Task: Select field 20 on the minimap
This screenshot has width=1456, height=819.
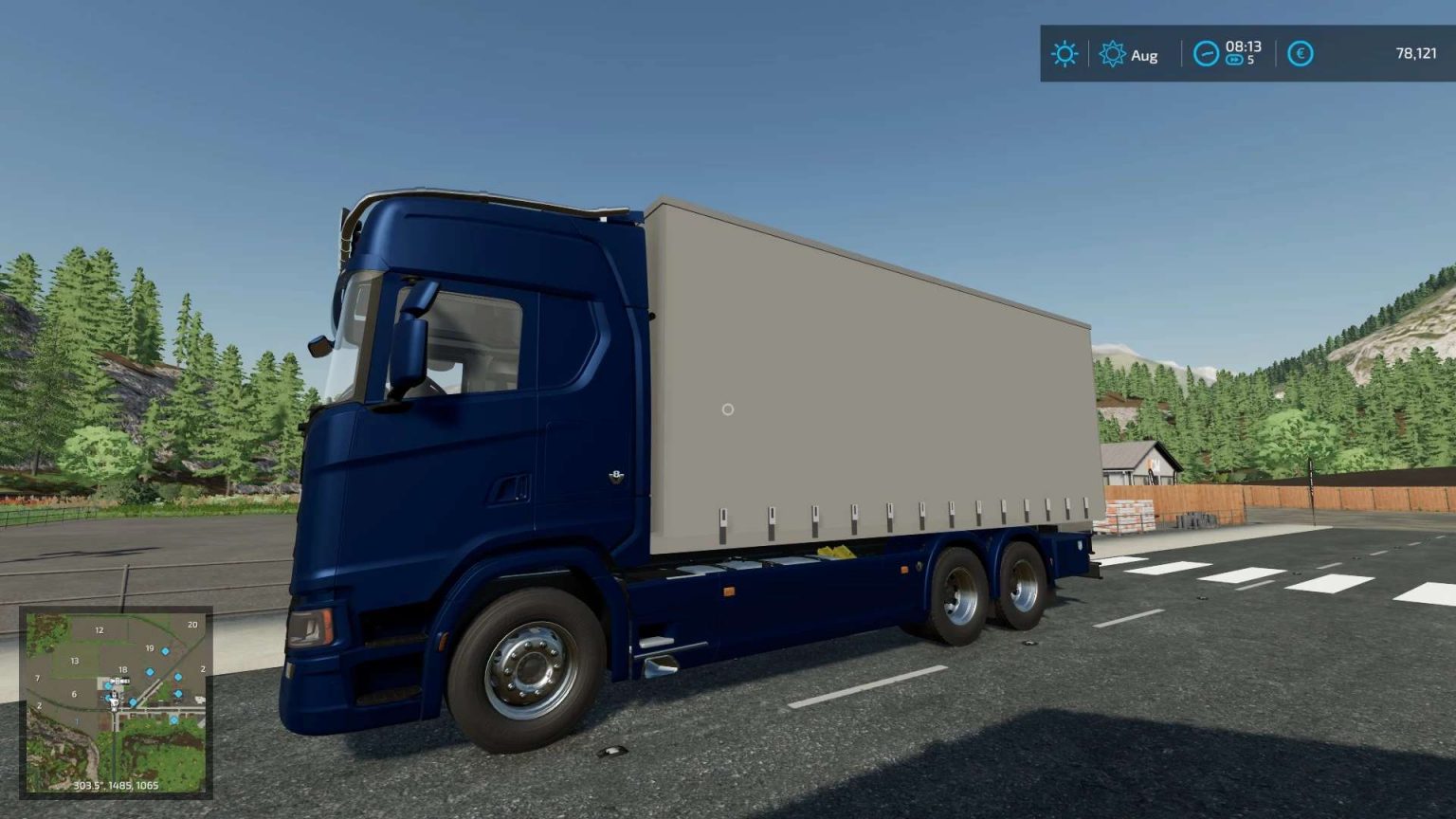Action: tap(193, 625)
